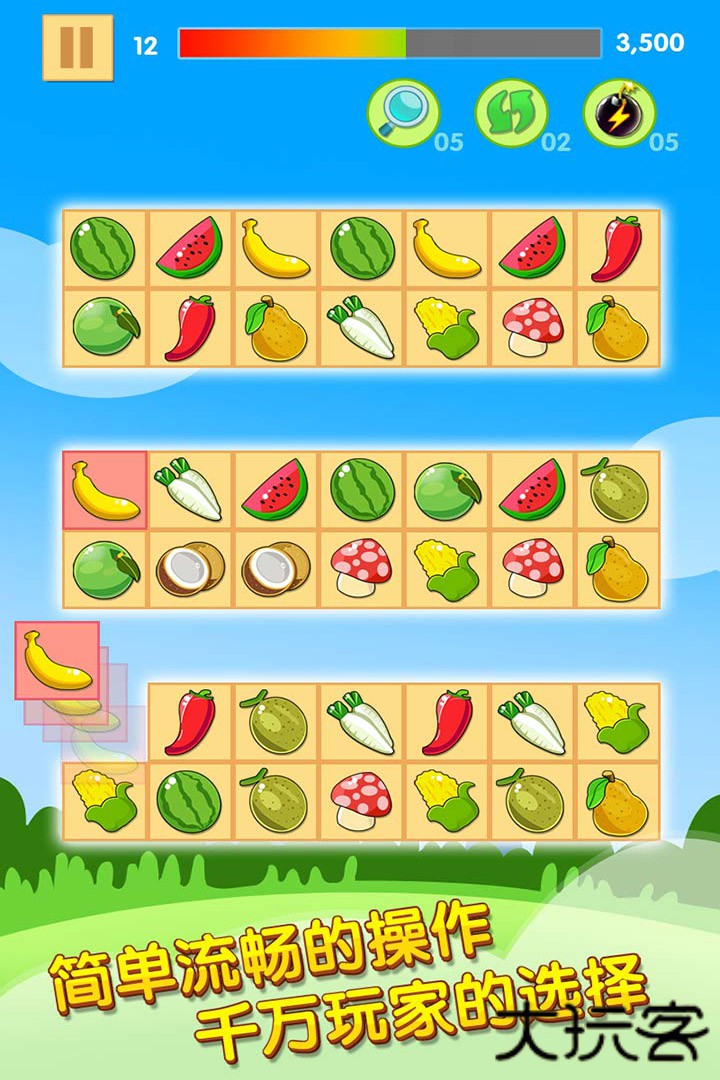Use the lightning bomb power-up
Image resolution: width=720 pixels, height=1080 pixels.
619,113
